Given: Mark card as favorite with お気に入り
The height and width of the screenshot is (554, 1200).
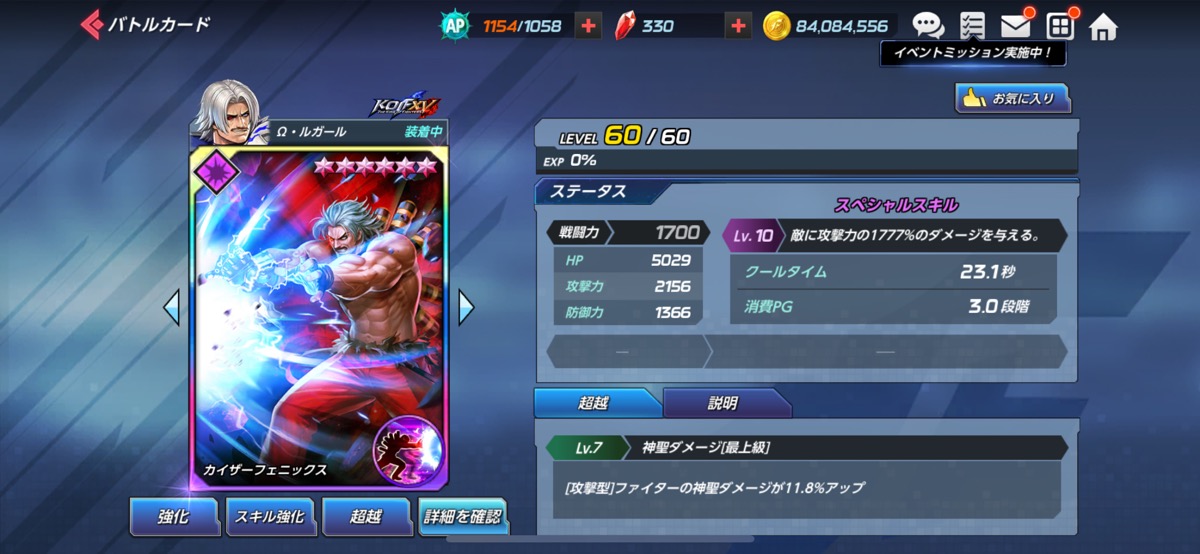Looking at the screenshot, I should pyautogui.click(x=1012, y=98).
